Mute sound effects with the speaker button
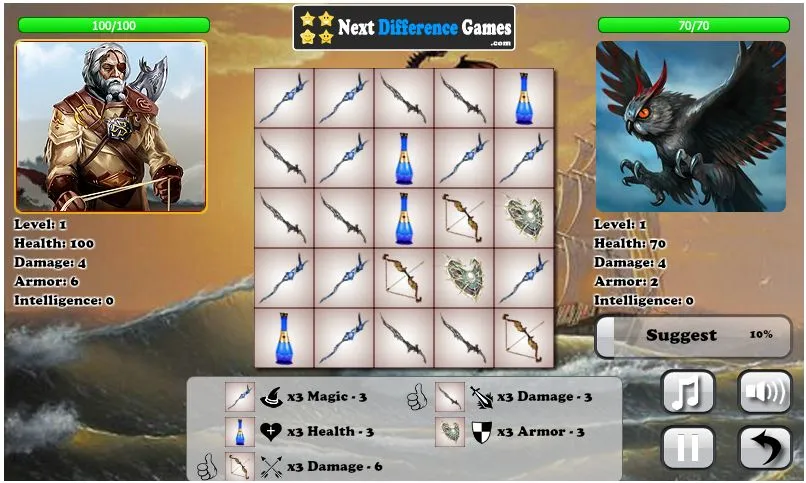Image resolution: width=806 pixels, height=483 pixels. pyautogui.click(x=764, y=391)
